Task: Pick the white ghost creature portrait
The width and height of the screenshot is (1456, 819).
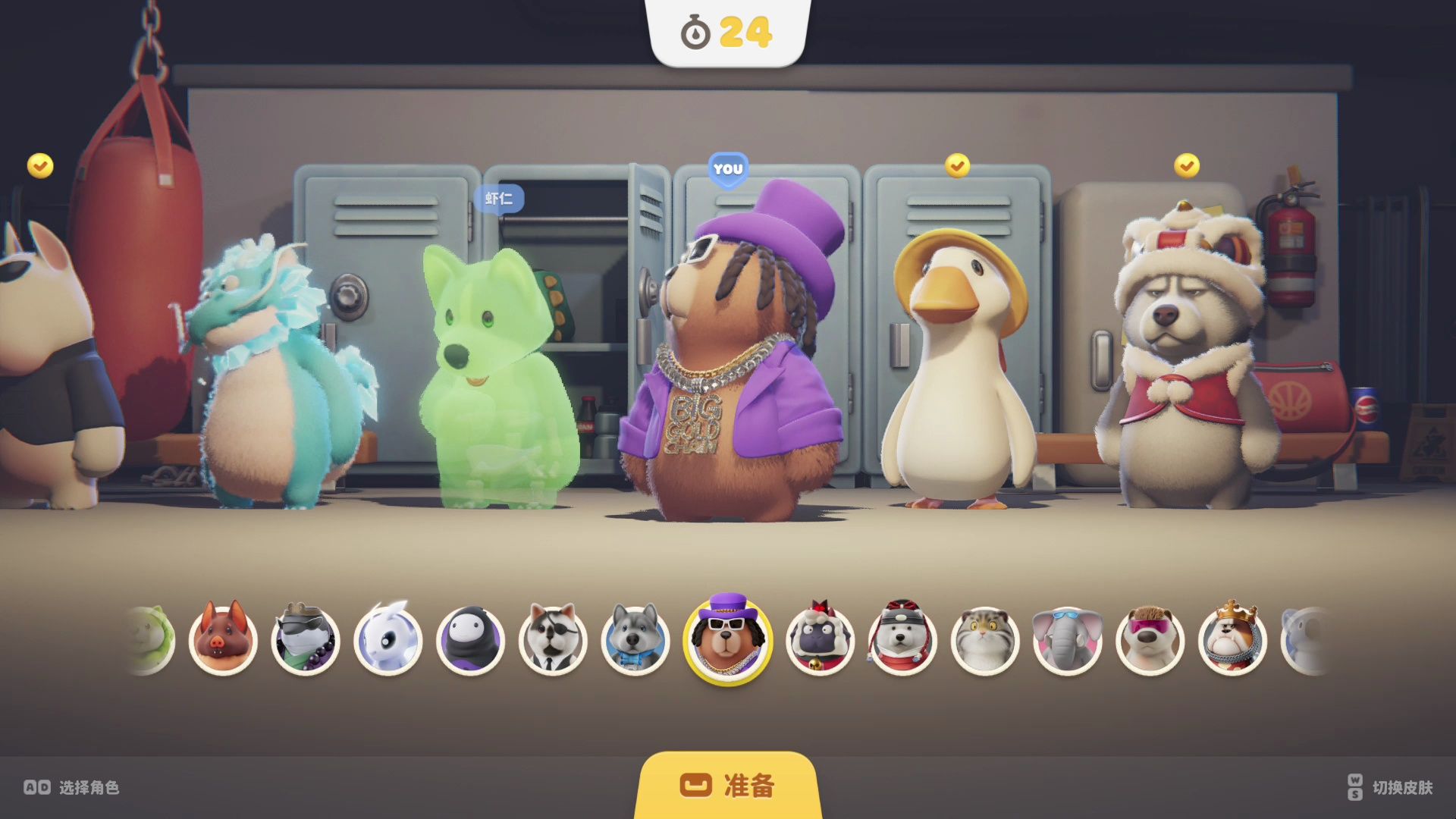Action: tap(388, 640)
